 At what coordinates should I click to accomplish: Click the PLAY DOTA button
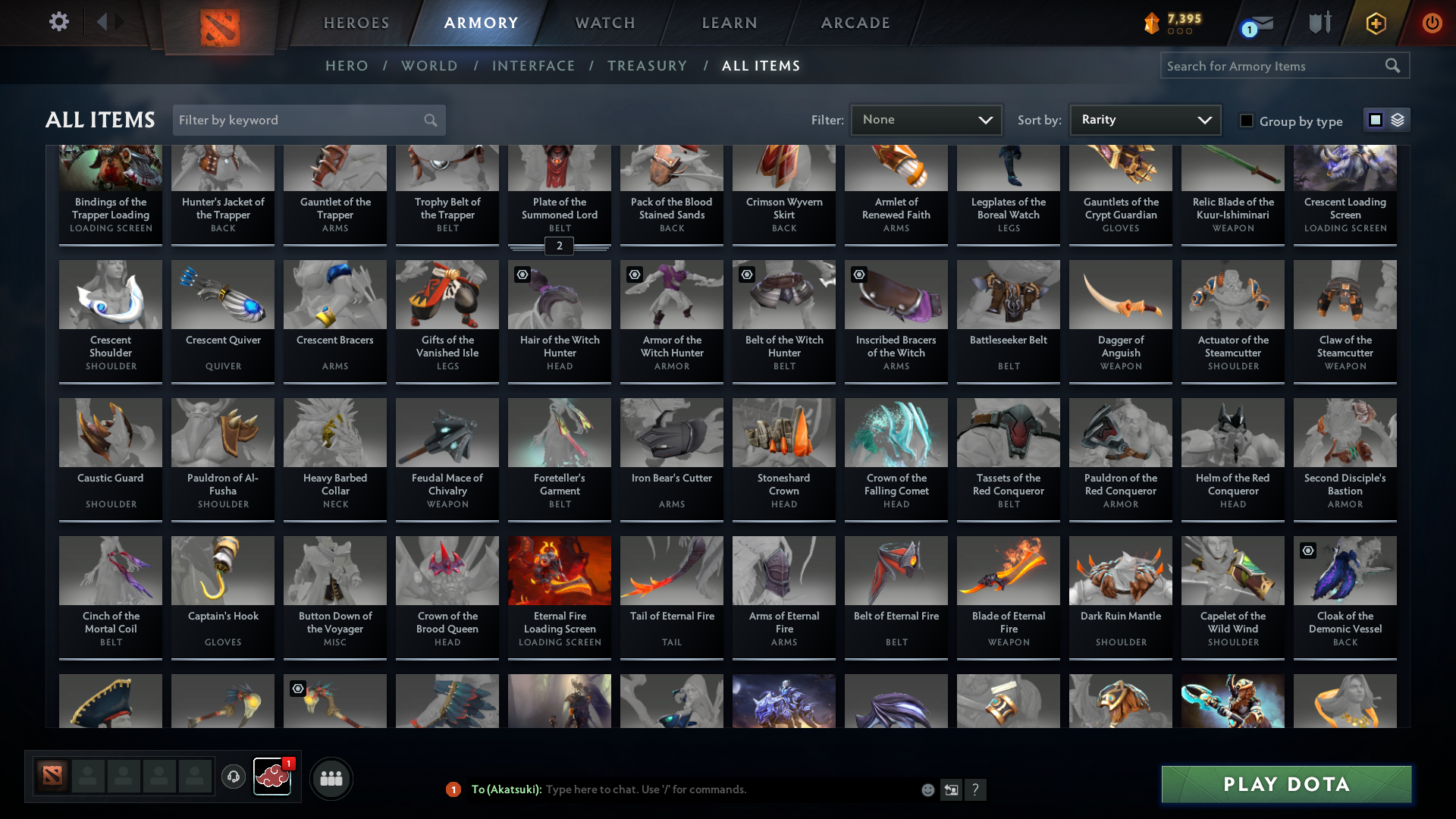1285,785
